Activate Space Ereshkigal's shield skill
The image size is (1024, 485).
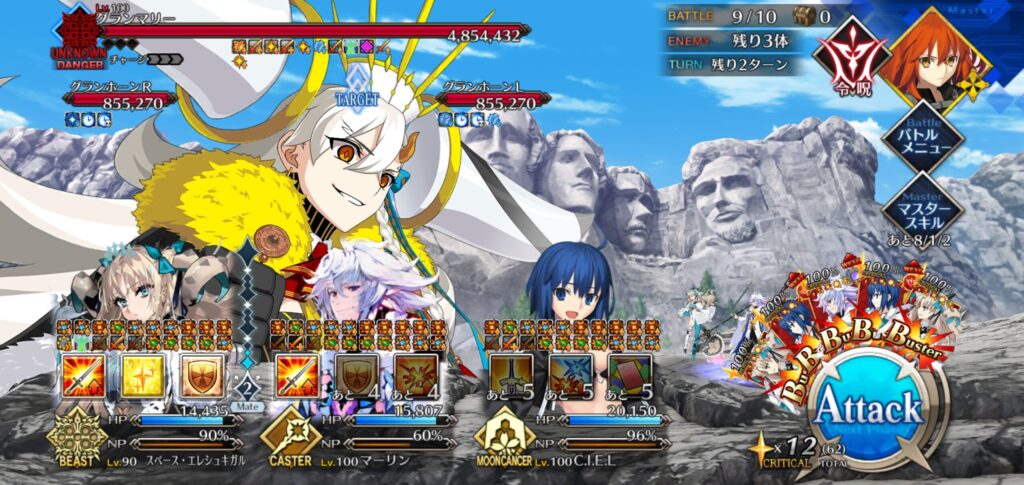click(x=200, y=376)
